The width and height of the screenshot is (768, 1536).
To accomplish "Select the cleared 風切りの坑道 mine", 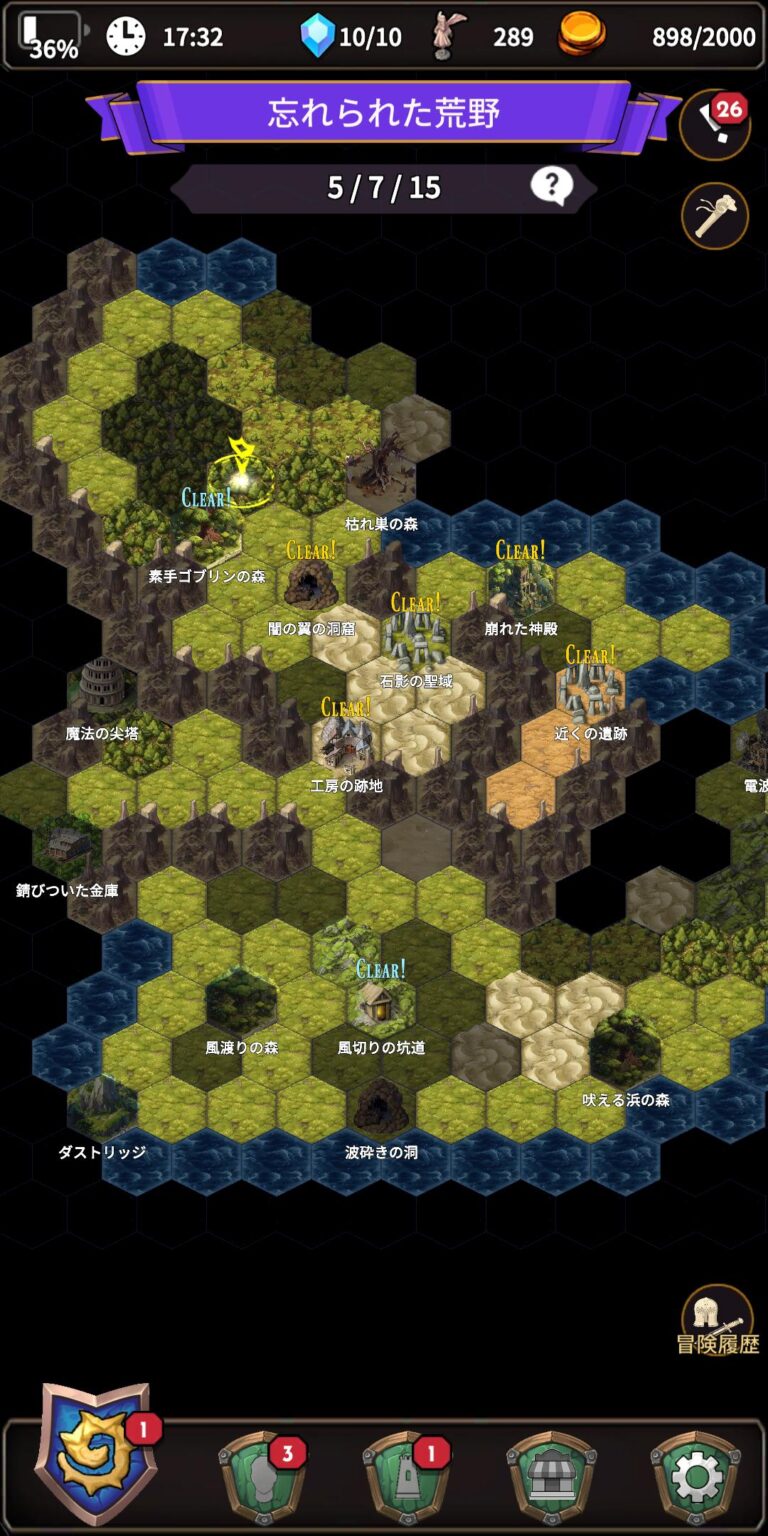I will pos(381,1001).
